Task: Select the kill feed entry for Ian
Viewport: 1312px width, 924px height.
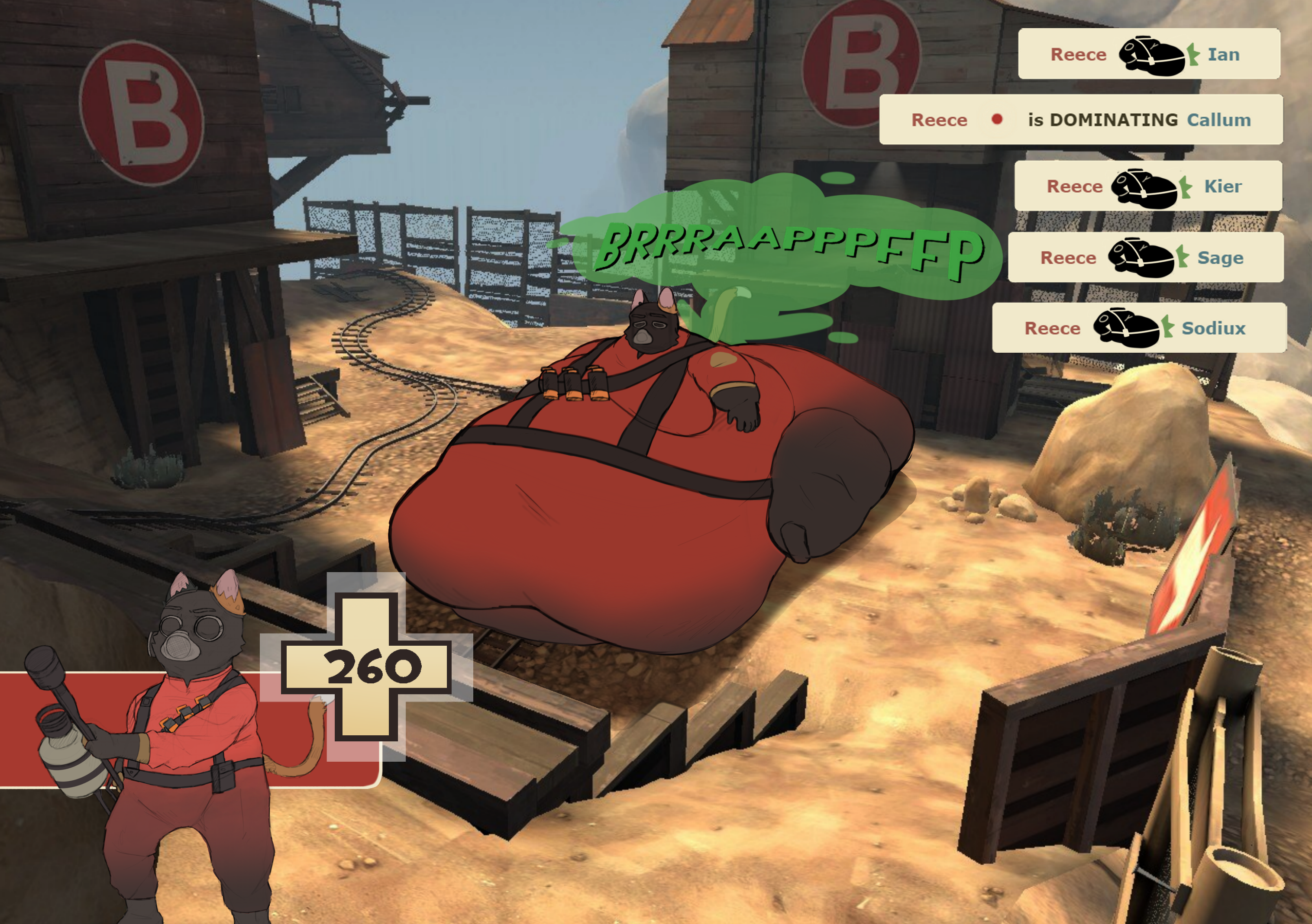Action: 1149,54
